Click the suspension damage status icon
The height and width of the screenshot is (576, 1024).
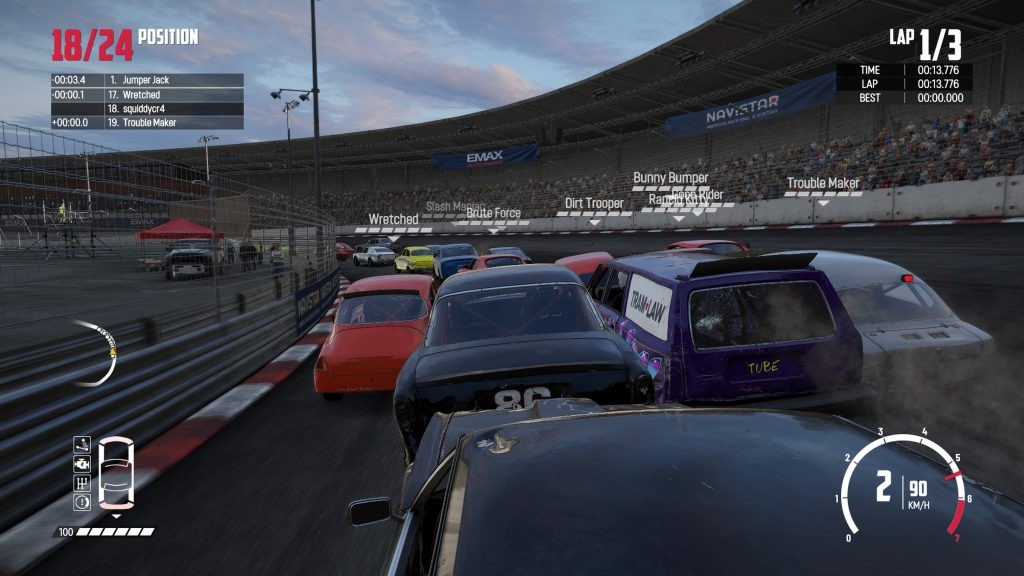82,446
